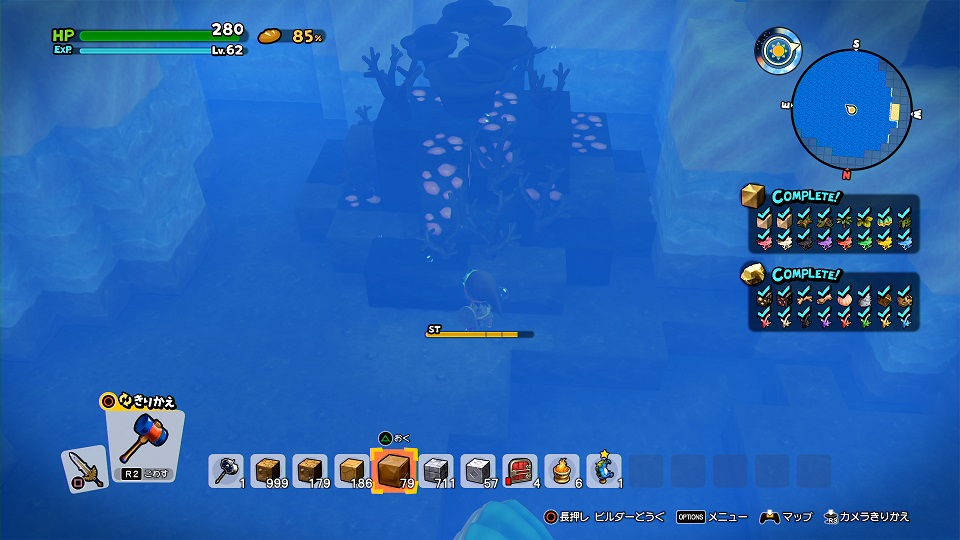Select the grey stone brick stack of 711
This screenshot has height=540, width=960.
(x=436, y=470)
